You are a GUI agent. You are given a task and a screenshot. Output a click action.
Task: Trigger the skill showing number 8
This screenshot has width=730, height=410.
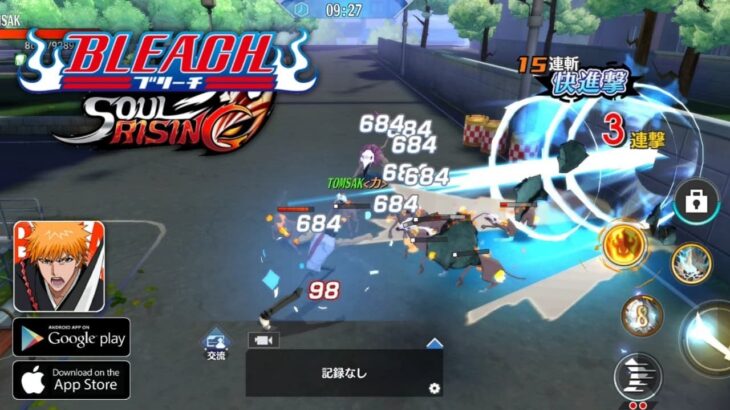point(641,317)
